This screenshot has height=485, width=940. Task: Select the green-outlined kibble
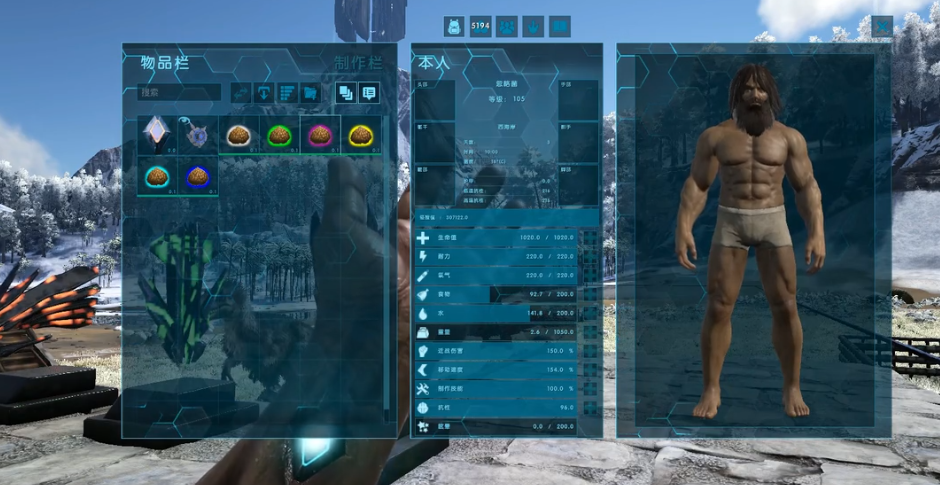pyautogui.click(x=279, y=135)
